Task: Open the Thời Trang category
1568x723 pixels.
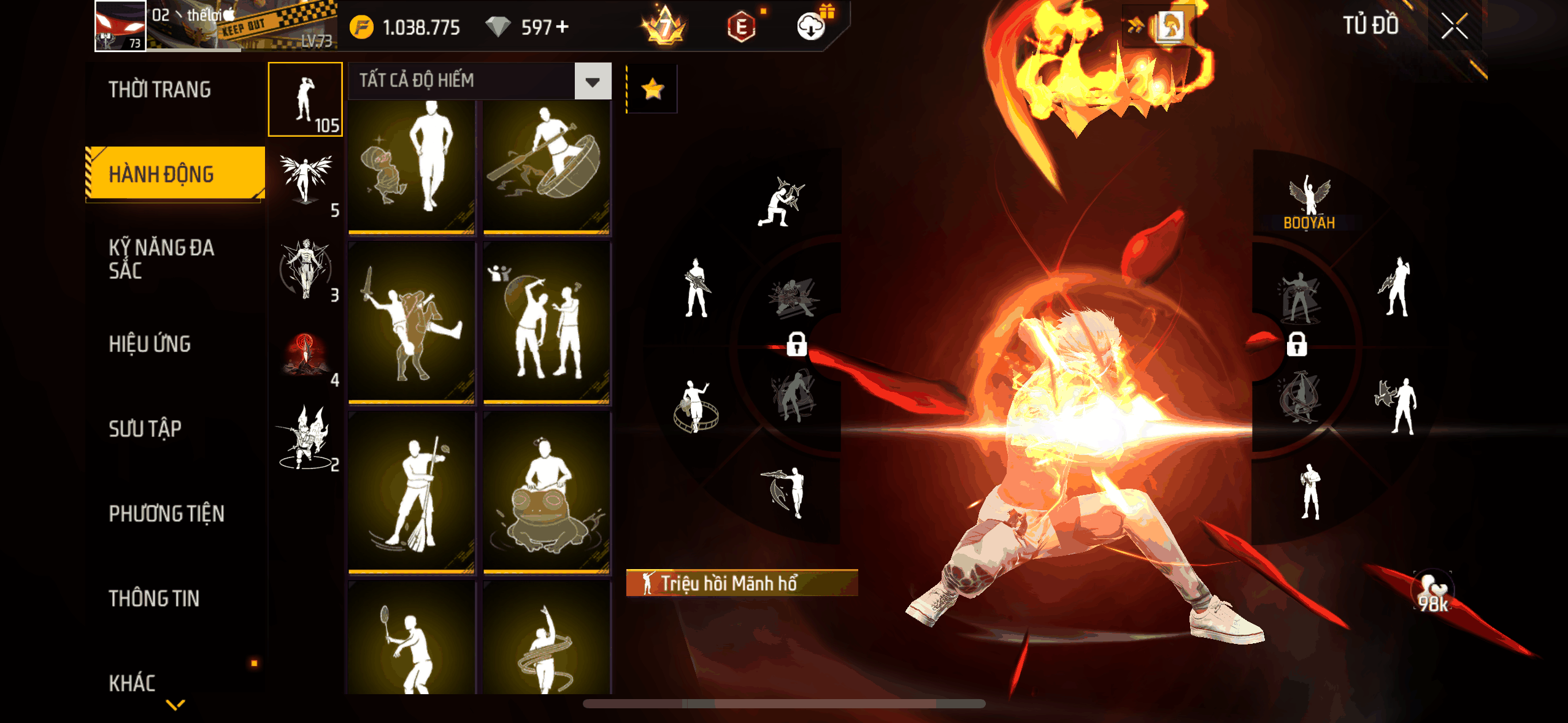Action: (160, 90)
